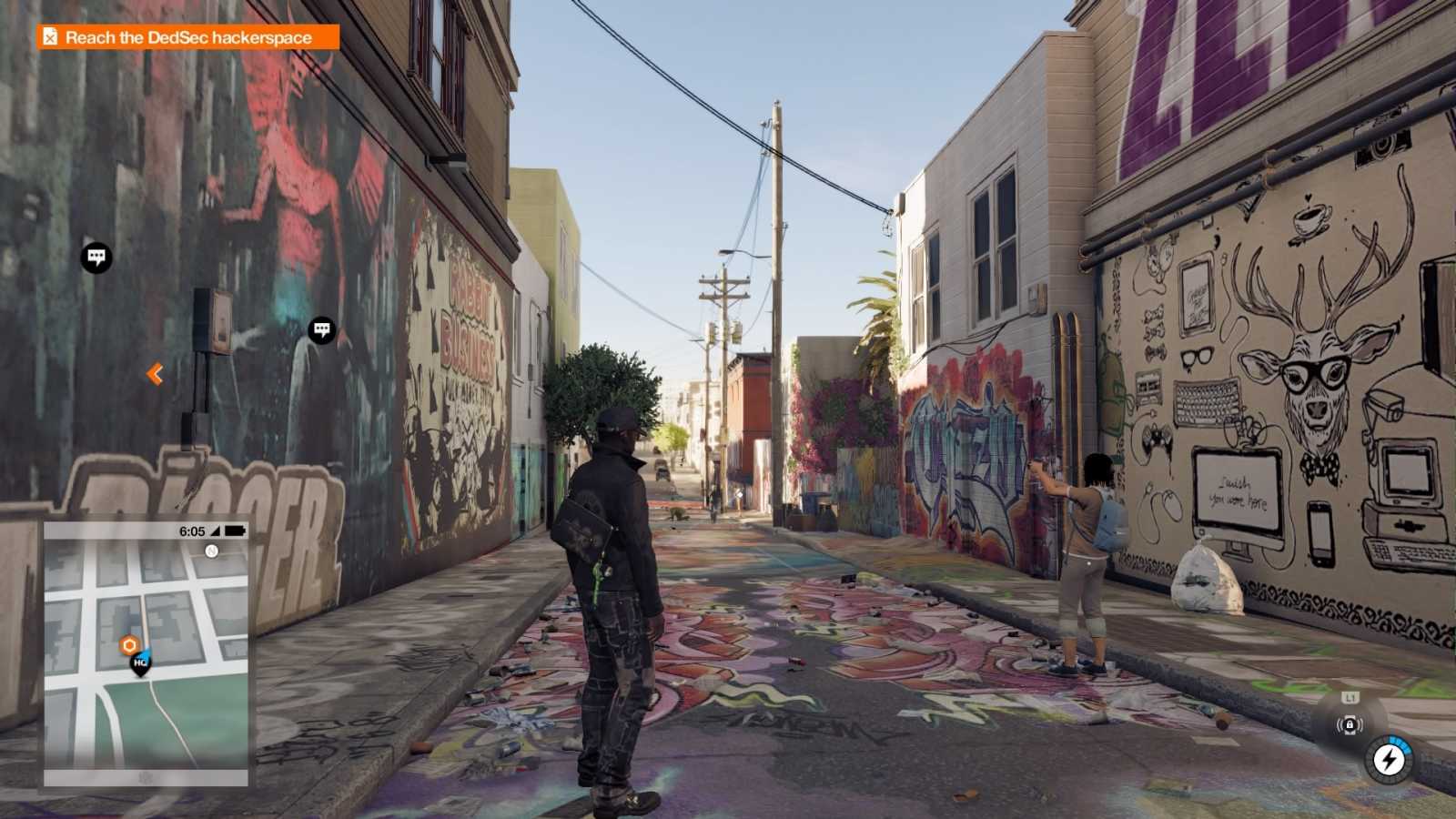The image size is (1456, 819).
Task: Click the orange hexagon mission marker on the minimap
Action: tap(128, 643)
